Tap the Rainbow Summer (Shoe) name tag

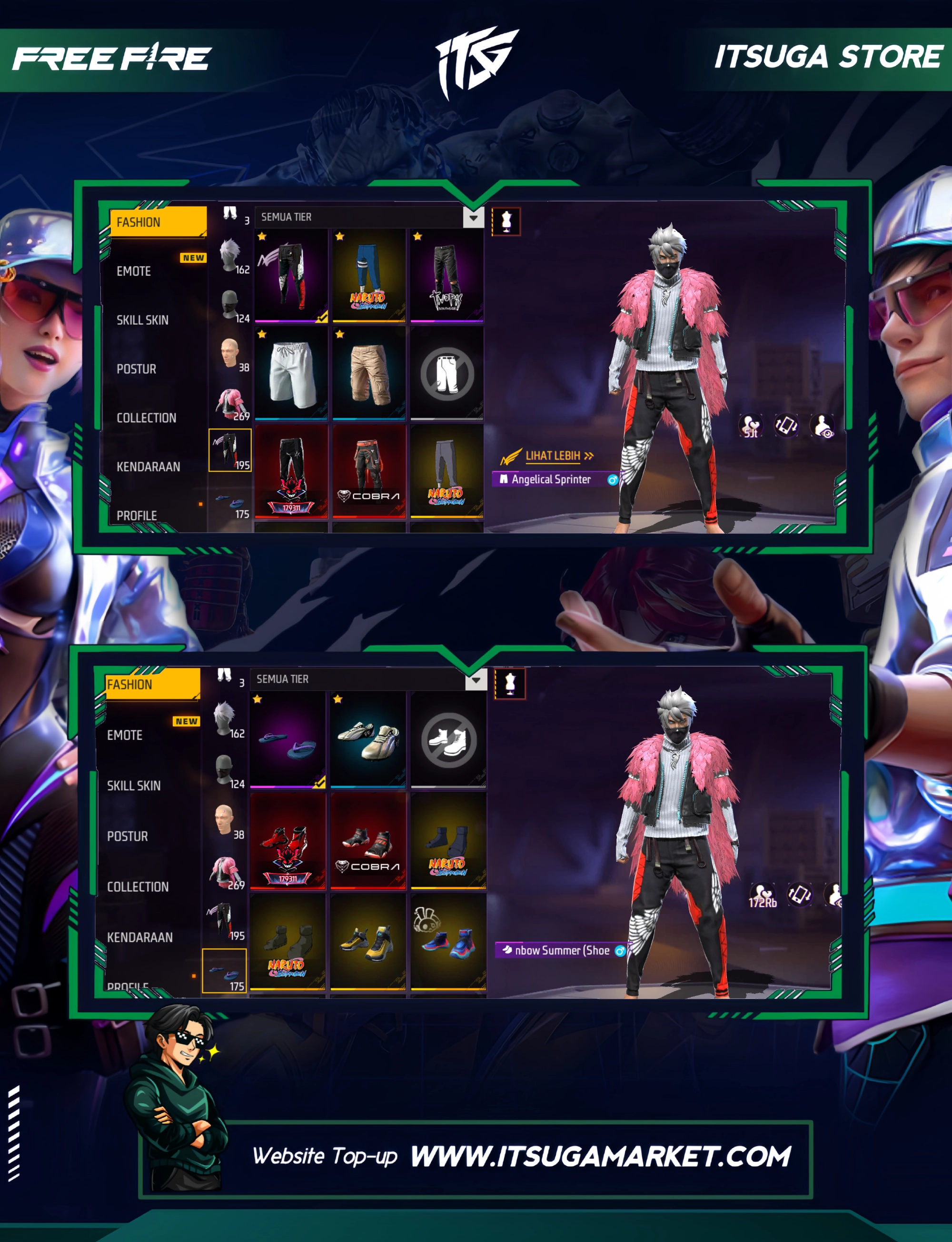[x=561, y=950]
